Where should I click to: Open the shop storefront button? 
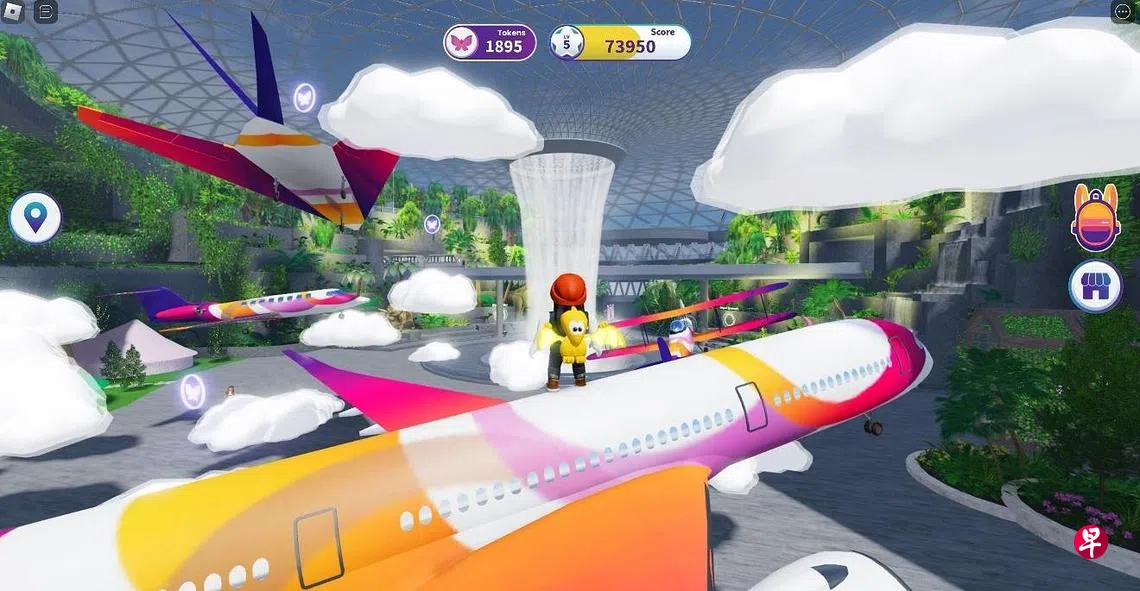click(1094, 286)
